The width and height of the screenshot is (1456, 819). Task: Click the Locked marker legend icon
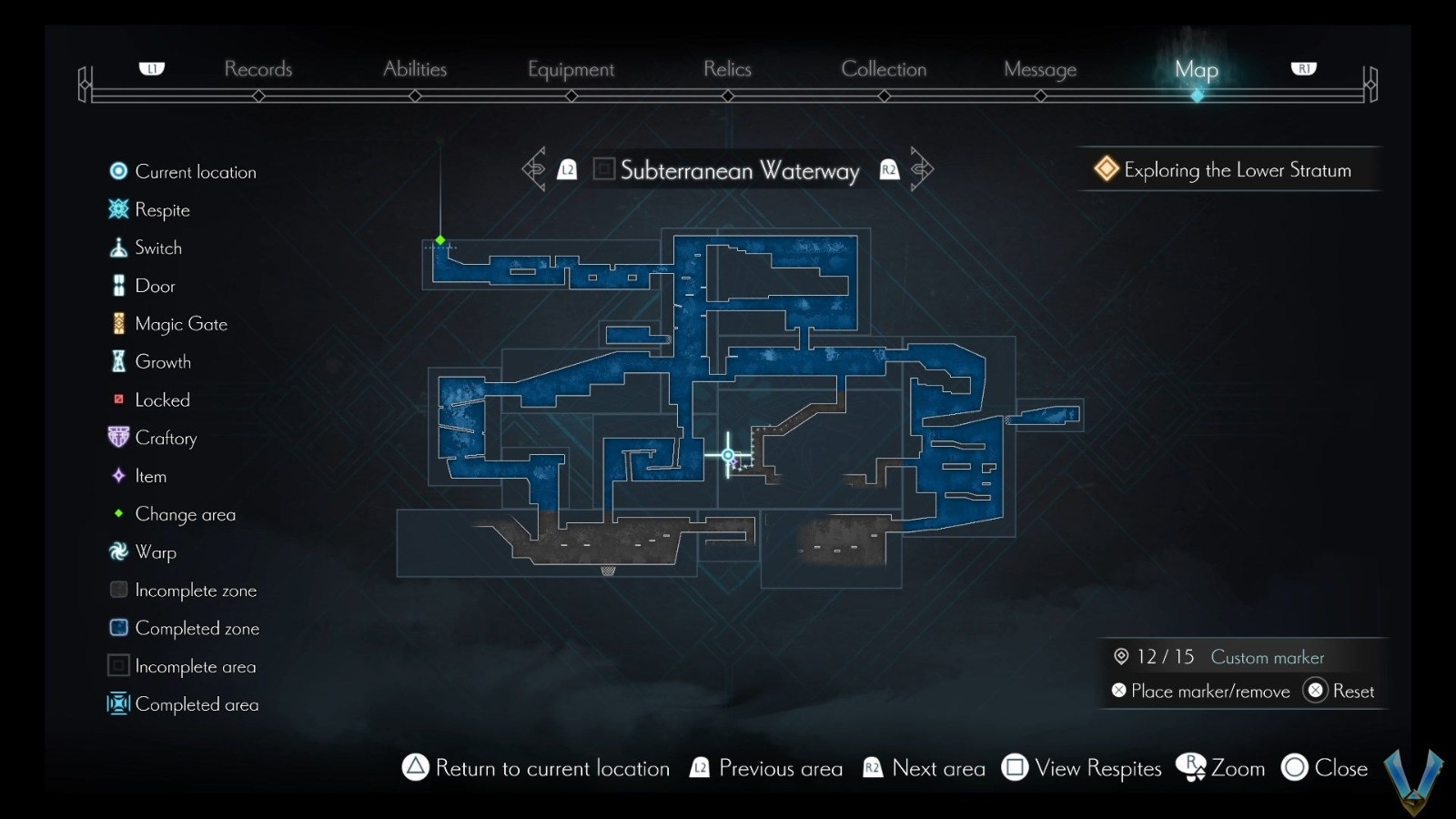pyautogui.click(x=118, y=399)
